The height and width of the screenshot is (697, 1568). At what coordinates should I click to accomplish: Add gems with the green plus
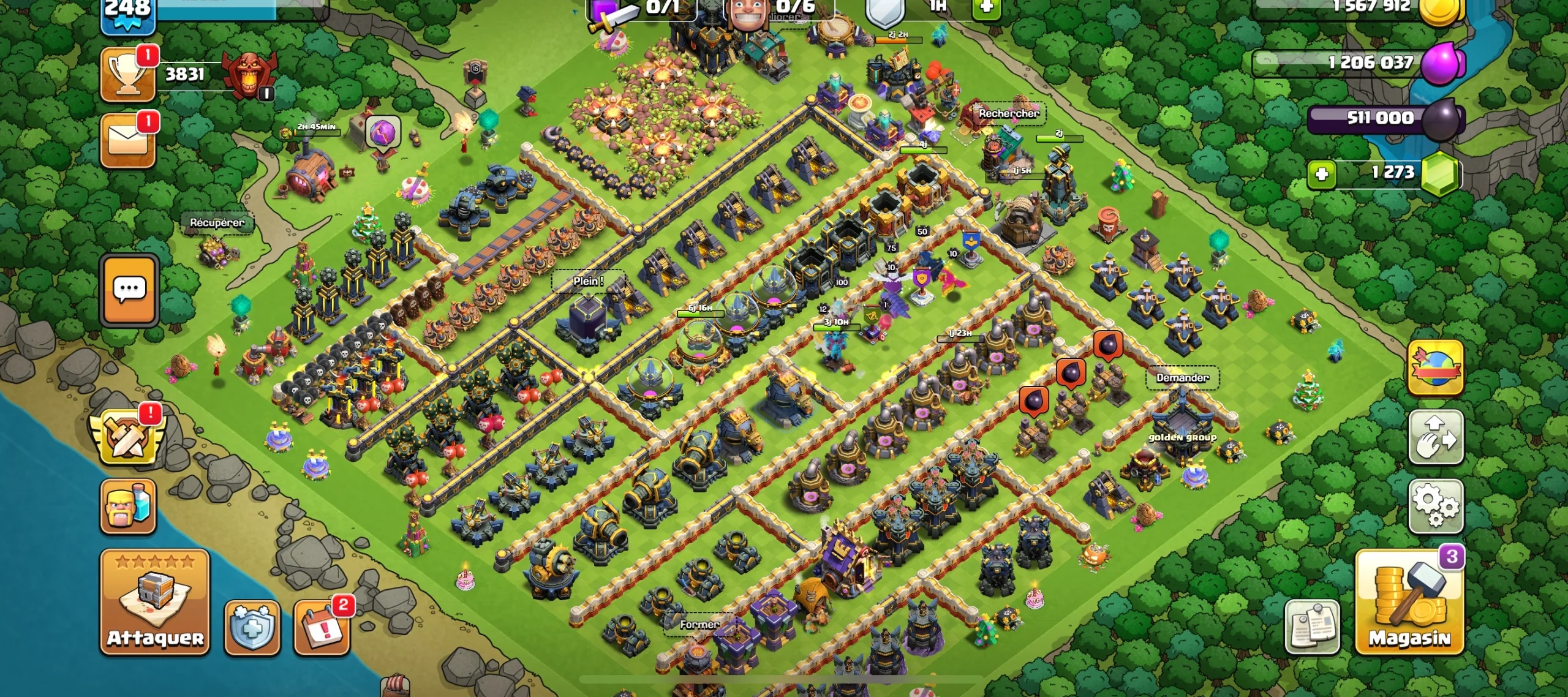pyautogui.click(x=1321, y=174)
